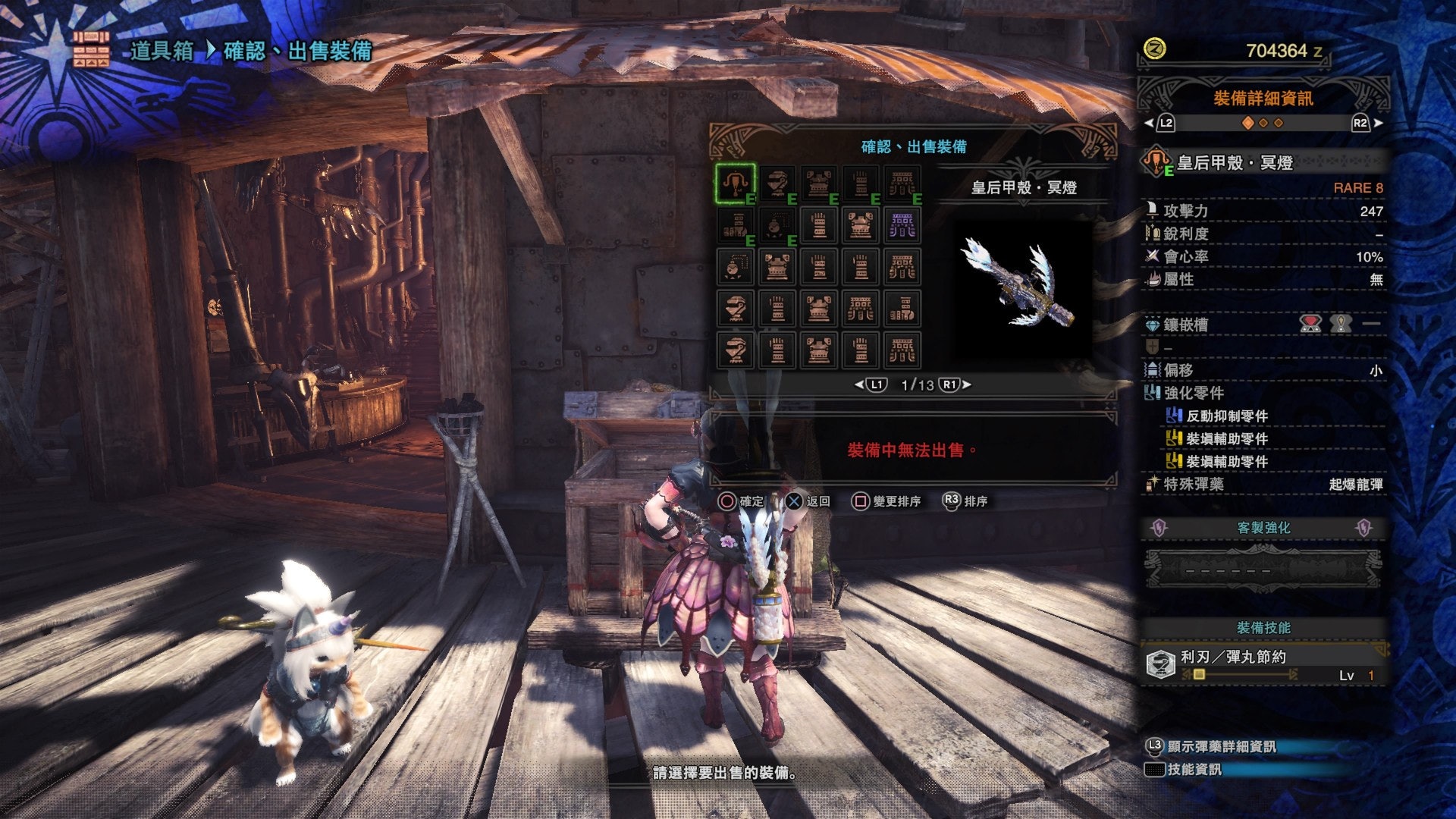Select the purple waist armor slot
The width and height of the screenshot is (1456, 819).
point(902,225)
